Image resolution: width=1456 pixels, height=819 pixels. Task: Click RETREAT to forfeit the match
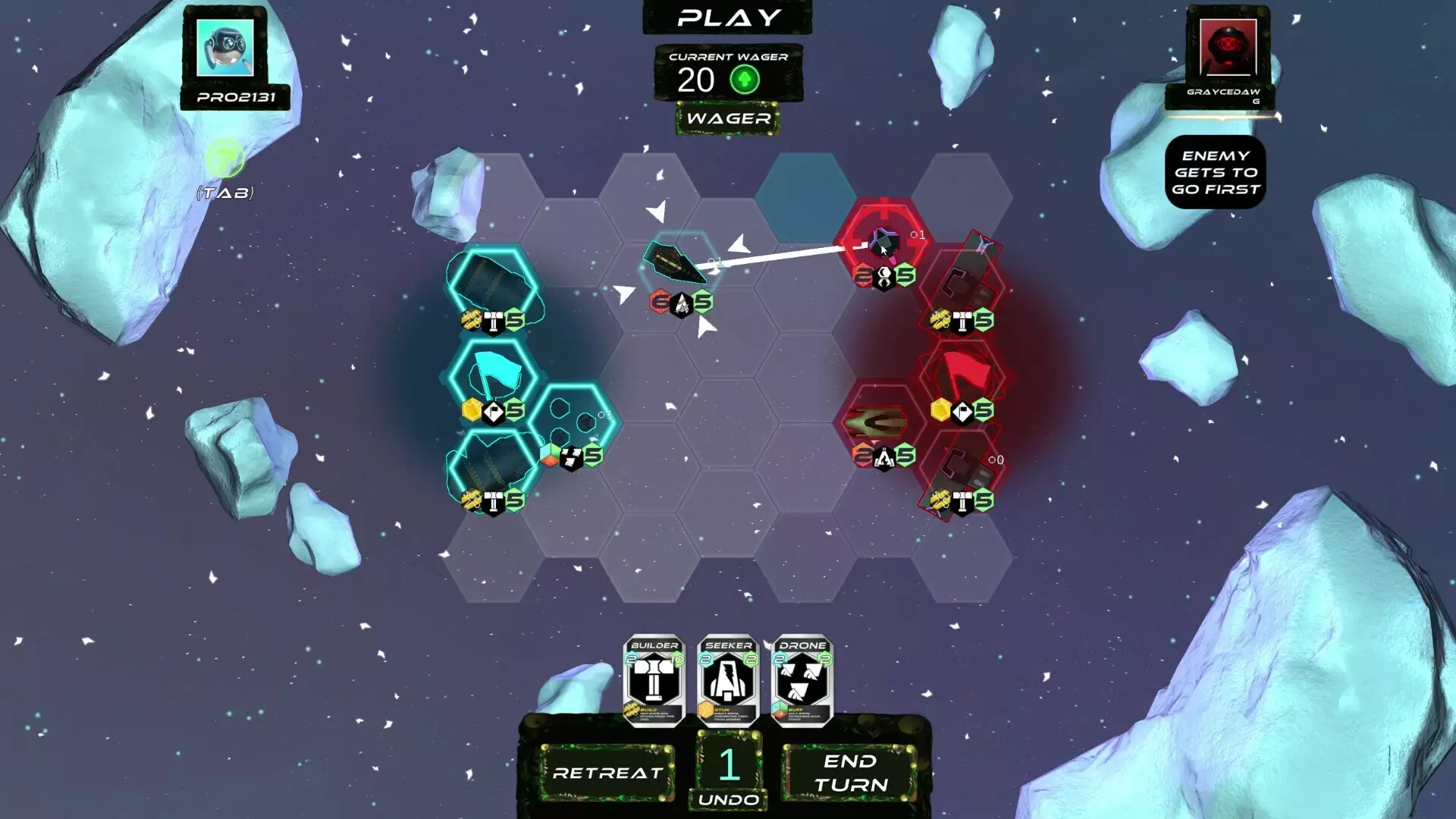(x=607, y=775)
